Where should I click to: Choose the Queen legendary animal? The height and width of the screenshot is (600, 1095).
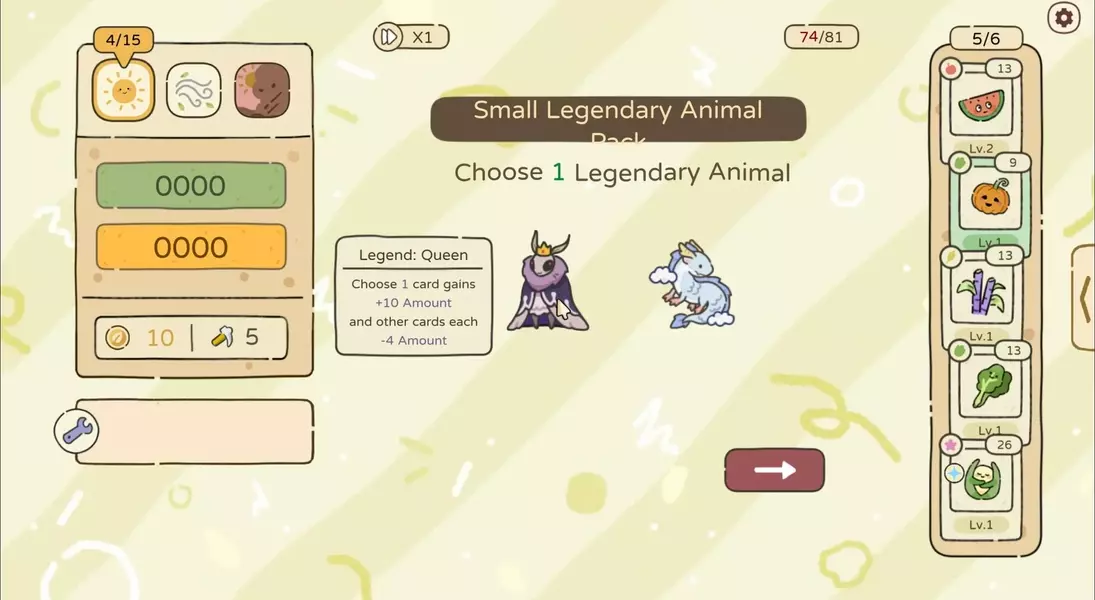(x=547, y=283)
